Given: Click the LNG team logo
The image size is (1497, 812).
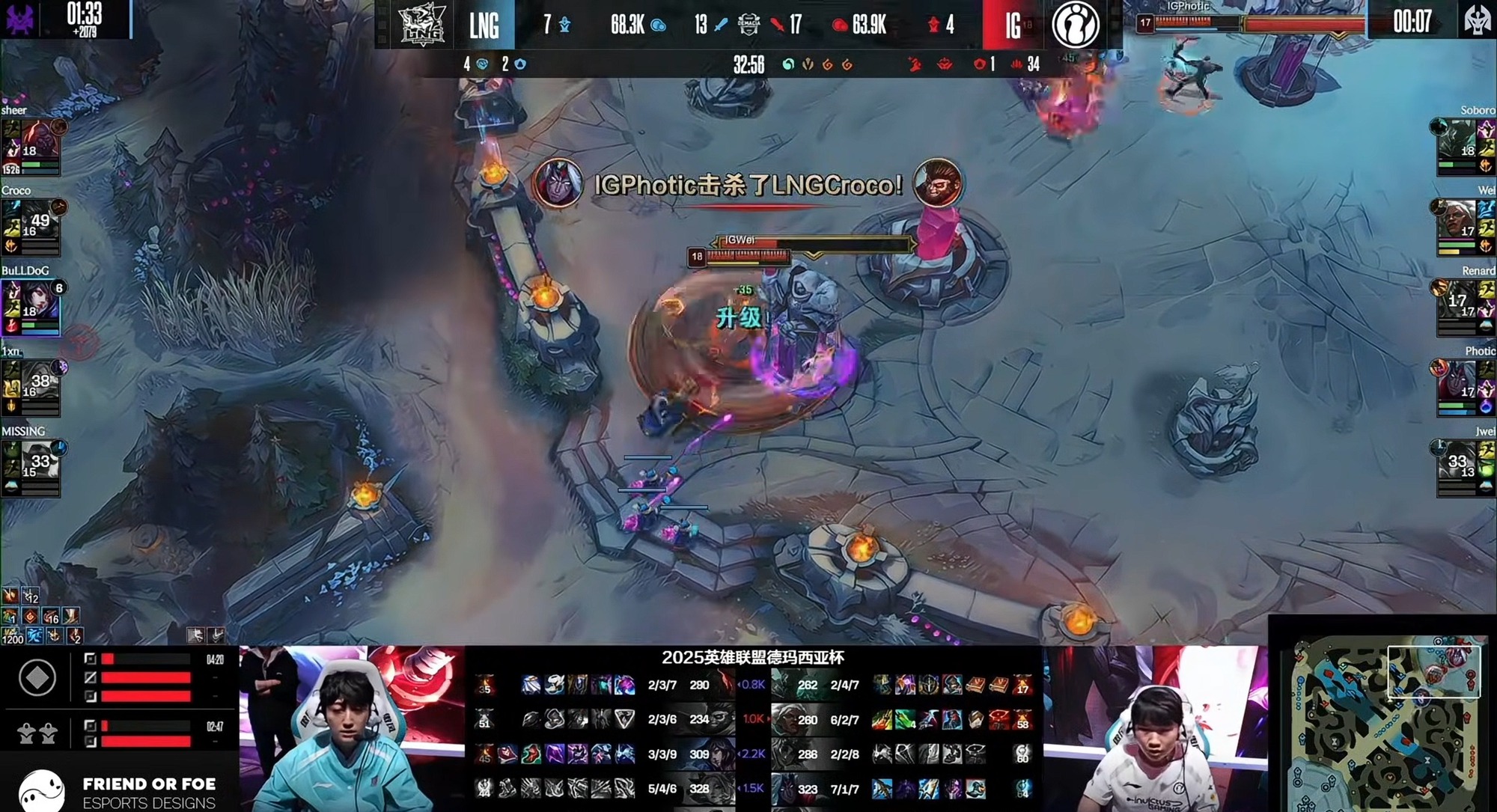Looking at the screenshot, I should [422, 24].
